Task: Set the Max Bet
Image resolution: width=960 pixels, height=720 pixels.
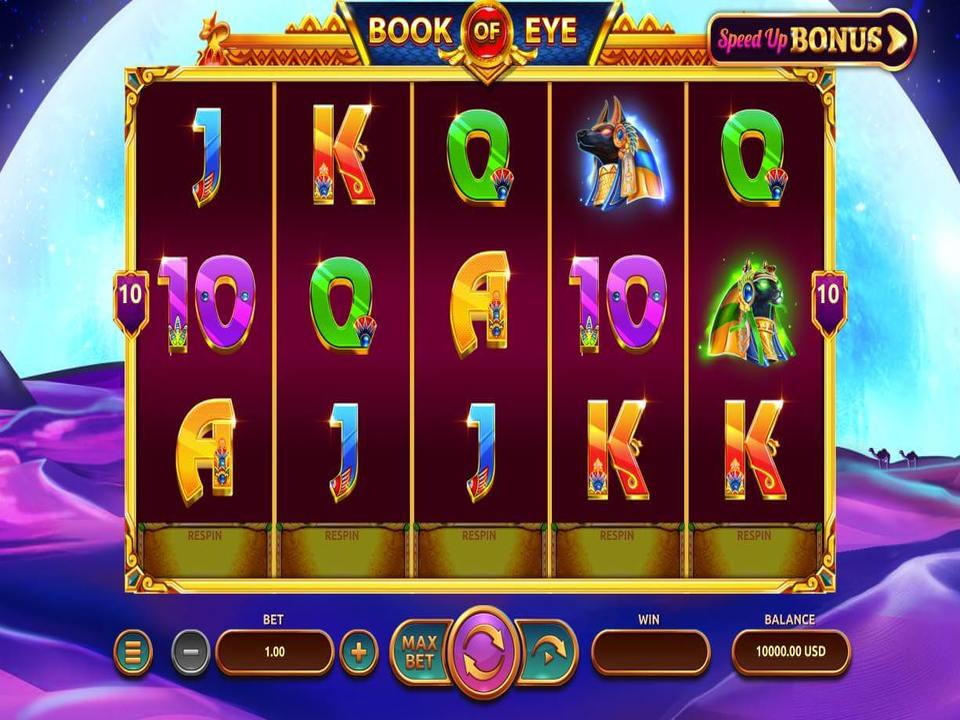Action: point(416,653)
